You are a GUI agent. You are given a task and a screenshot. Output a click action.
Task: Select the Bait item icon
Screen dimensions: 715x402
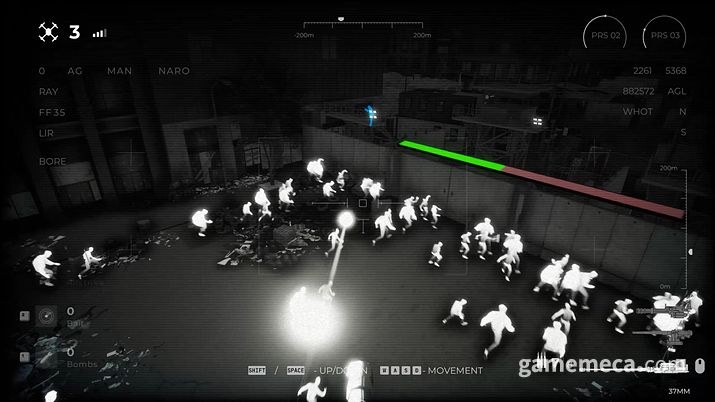[x=46, y=317]
